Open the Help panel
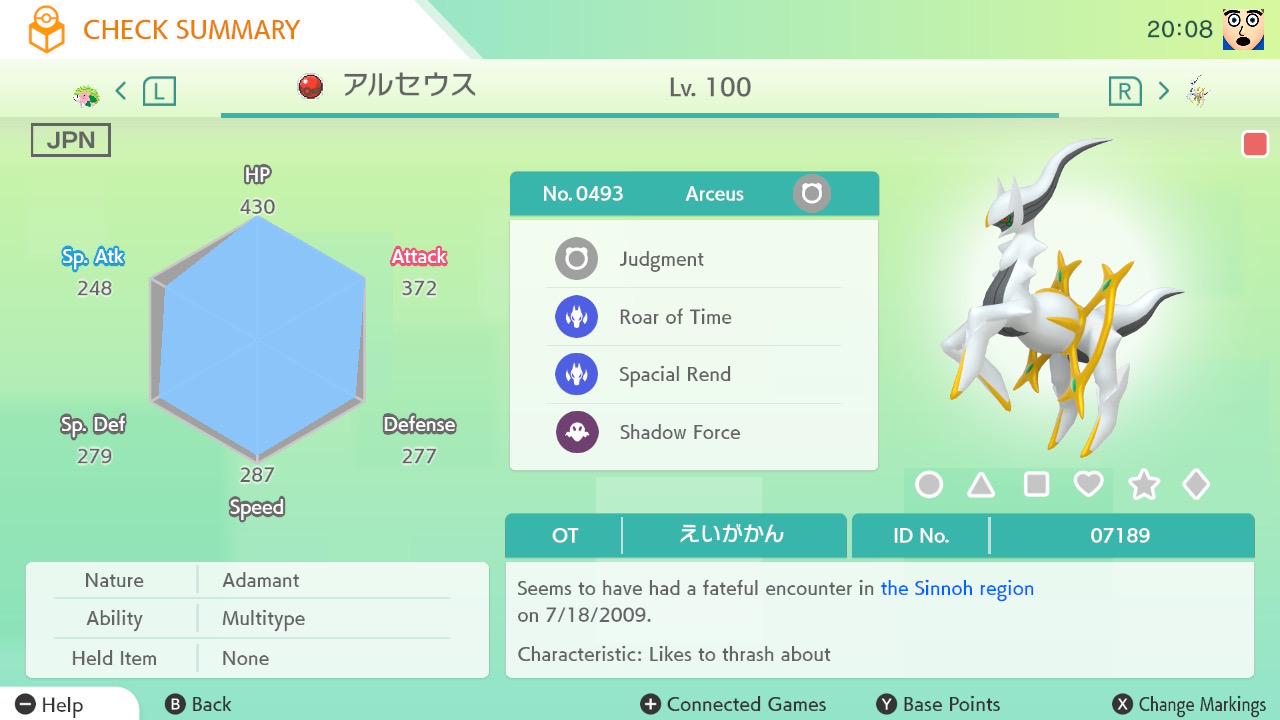The height and width of the screenshot is (720, 1280). (x=50, y=705)
